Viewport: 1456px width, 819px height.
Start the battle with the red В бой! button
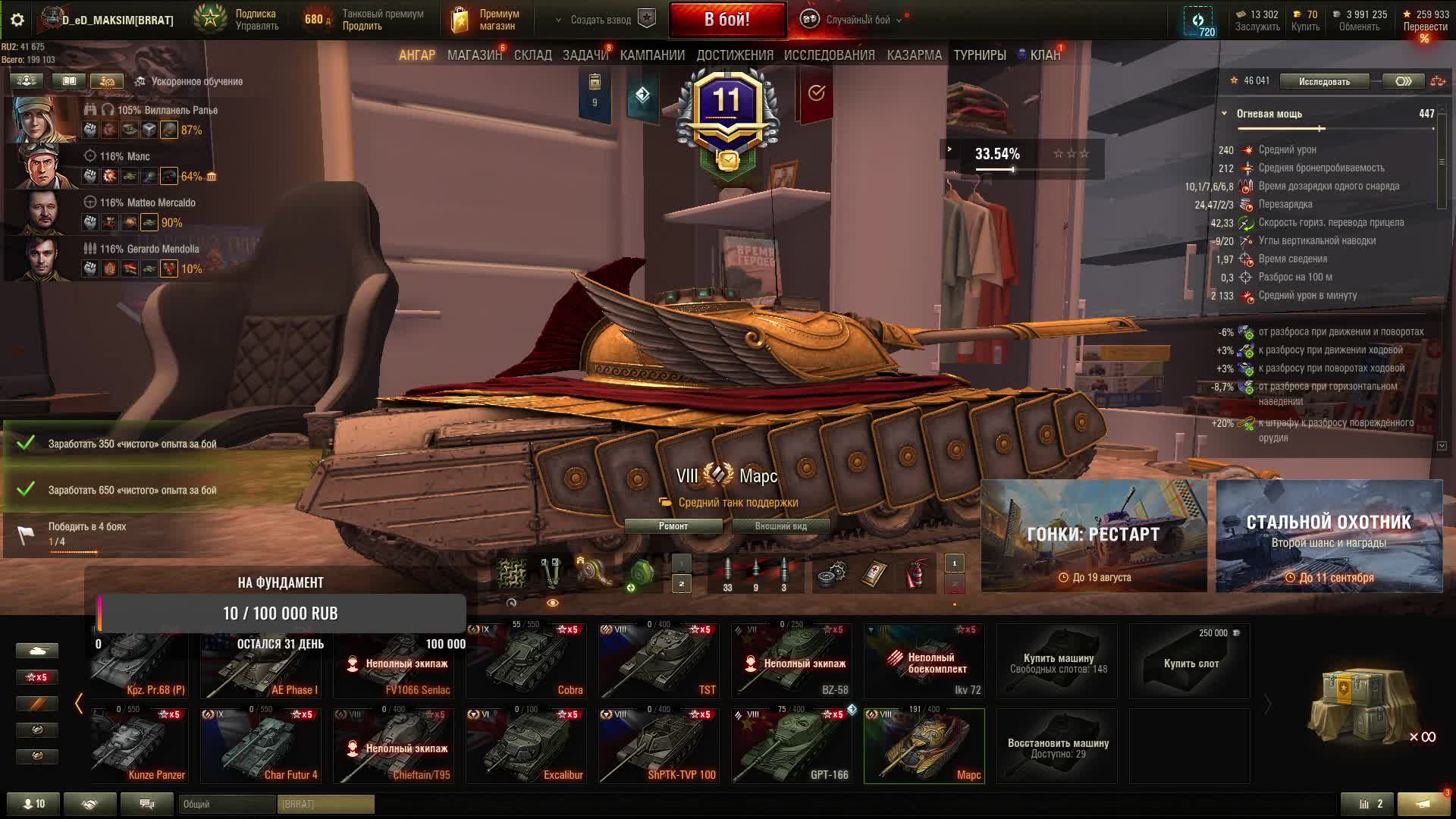point(727,20)
